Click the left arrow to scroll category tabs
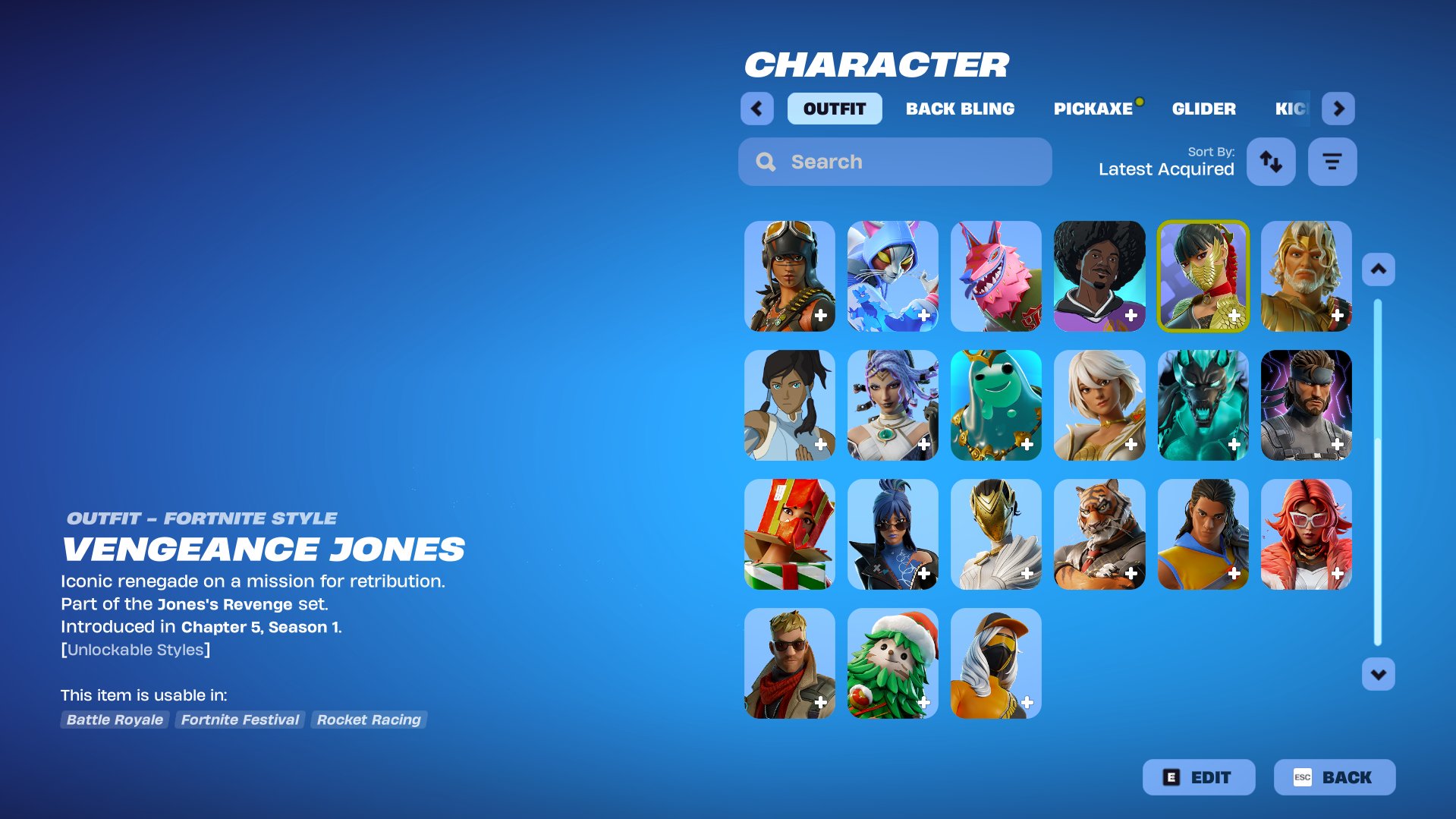This screenshot has height=819, width=1456. coord(756,108)
